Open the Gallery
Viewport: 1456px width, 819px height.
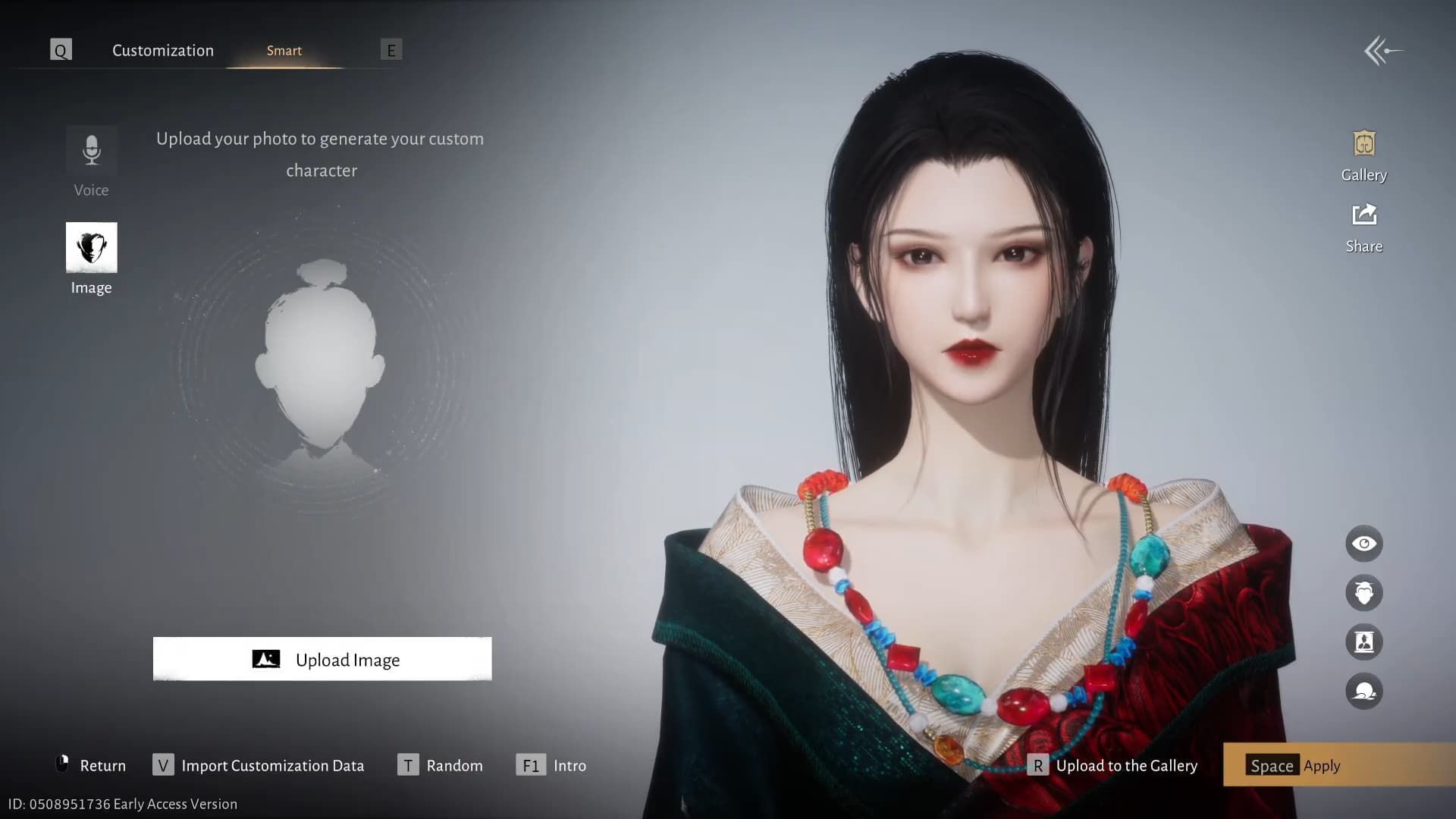[x=1363, y=156]
